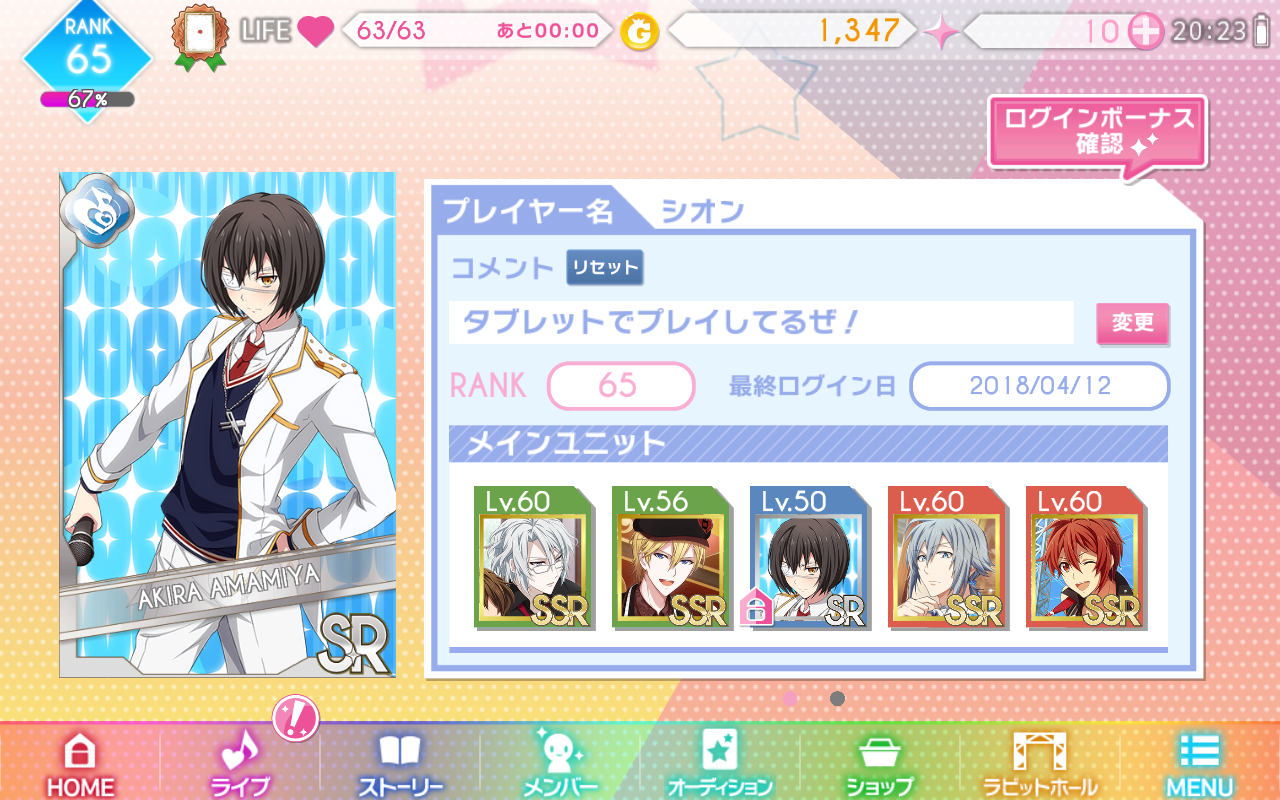Click the リセット comment reset button
Image resolution: width=1280 pixels, height=800 pixels.
click(x=604, y=268)
